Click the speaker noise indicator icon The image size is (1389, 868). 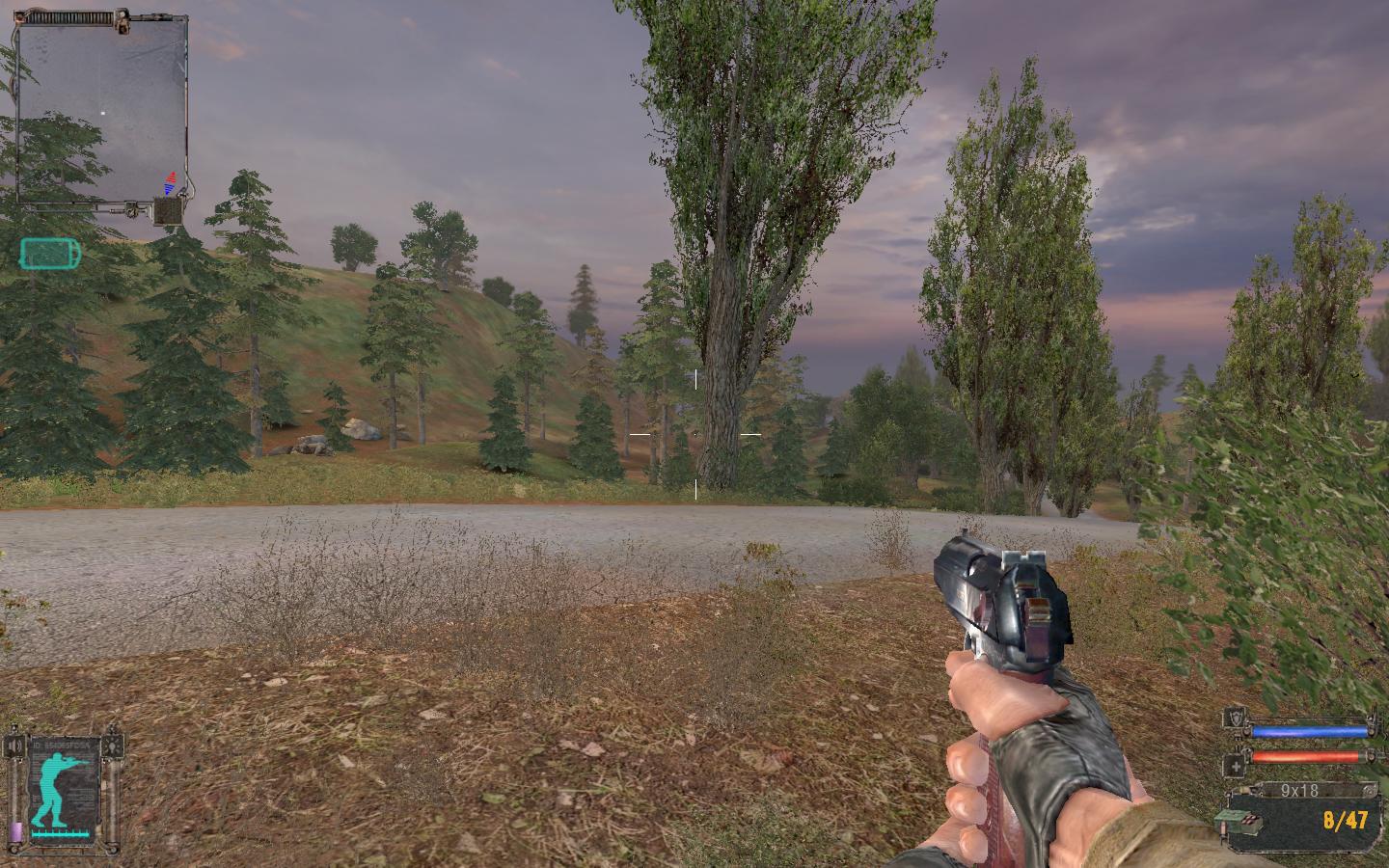15,746
